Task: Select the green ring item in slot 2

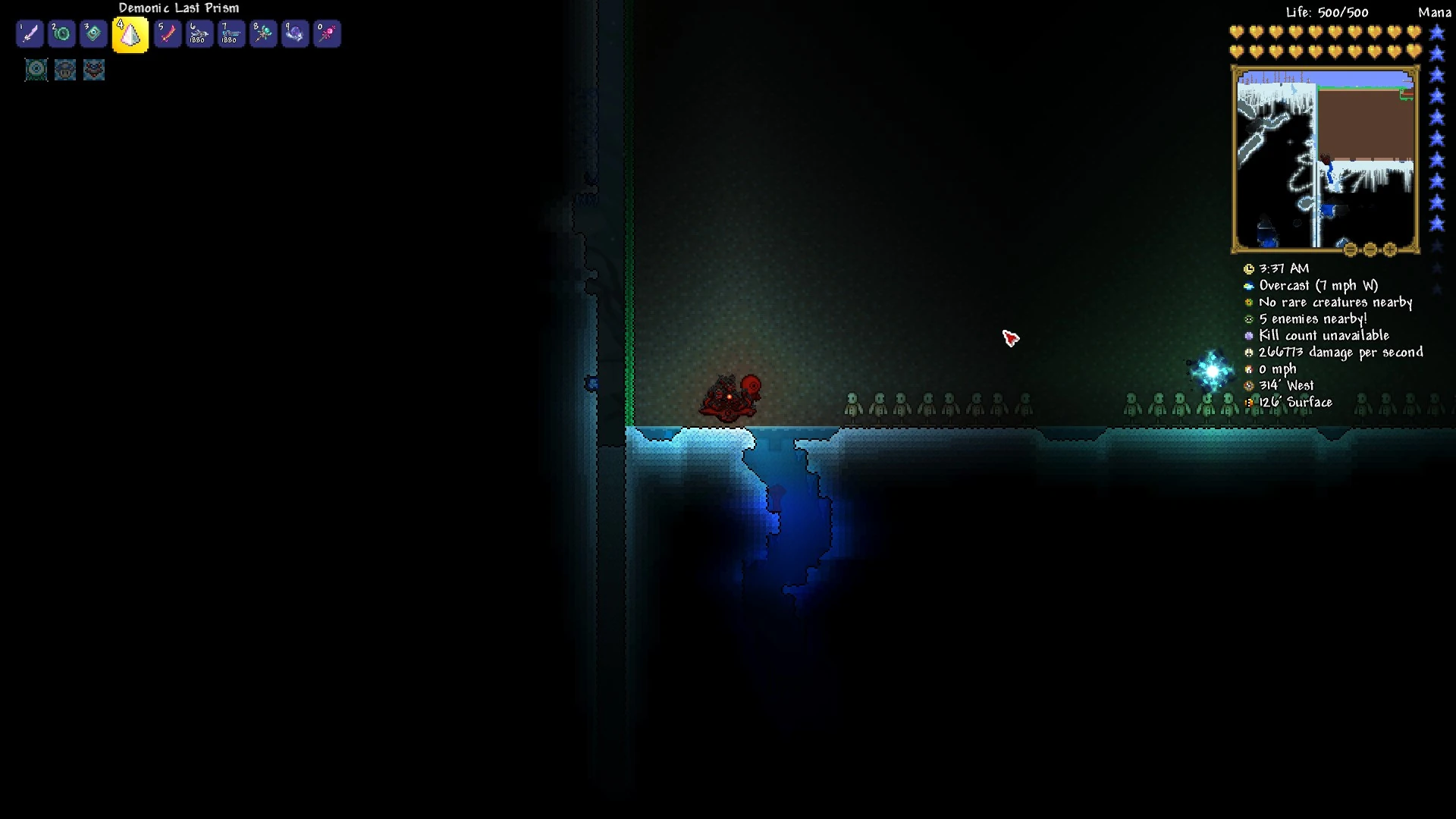Action: tap(61, 34)
